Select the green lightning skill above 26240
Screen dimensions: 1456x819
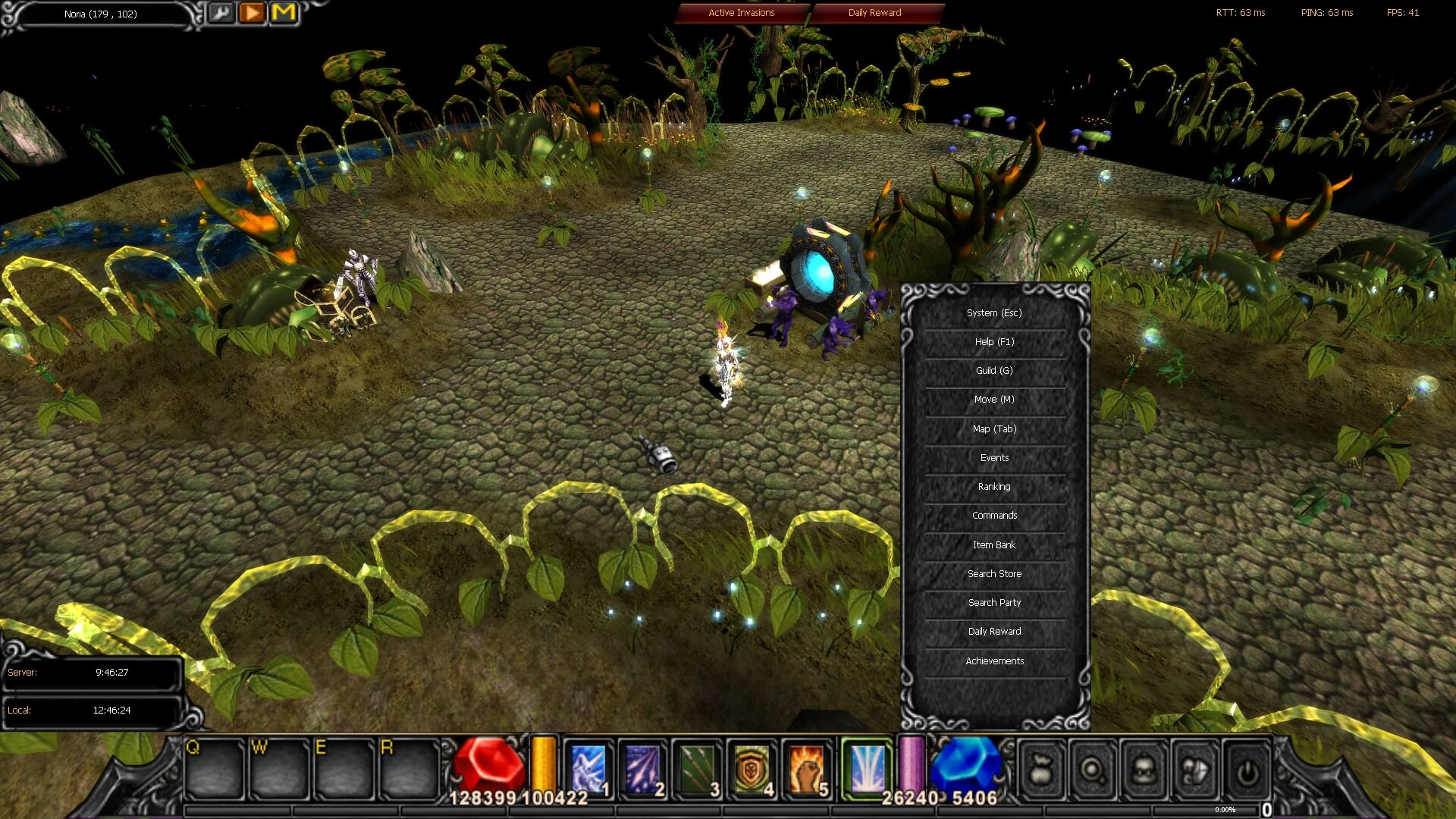[864, 764]
